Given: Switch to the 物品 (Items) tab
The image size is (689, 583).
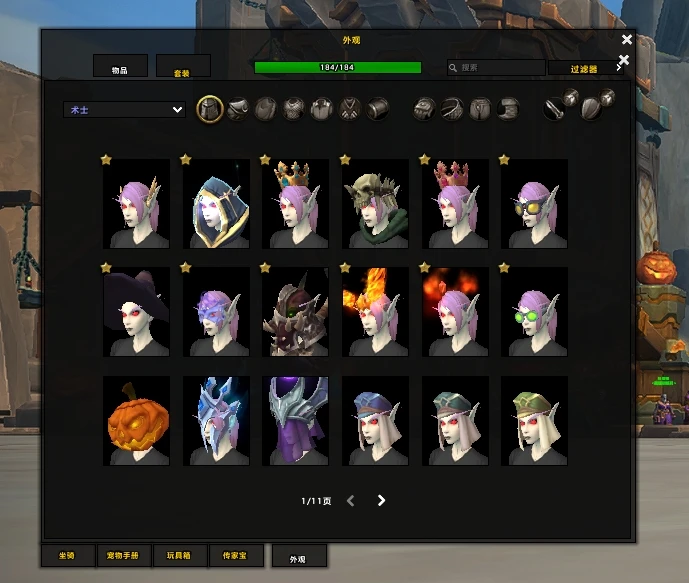Looking at the screenshot, I should [x=120, y=66].
